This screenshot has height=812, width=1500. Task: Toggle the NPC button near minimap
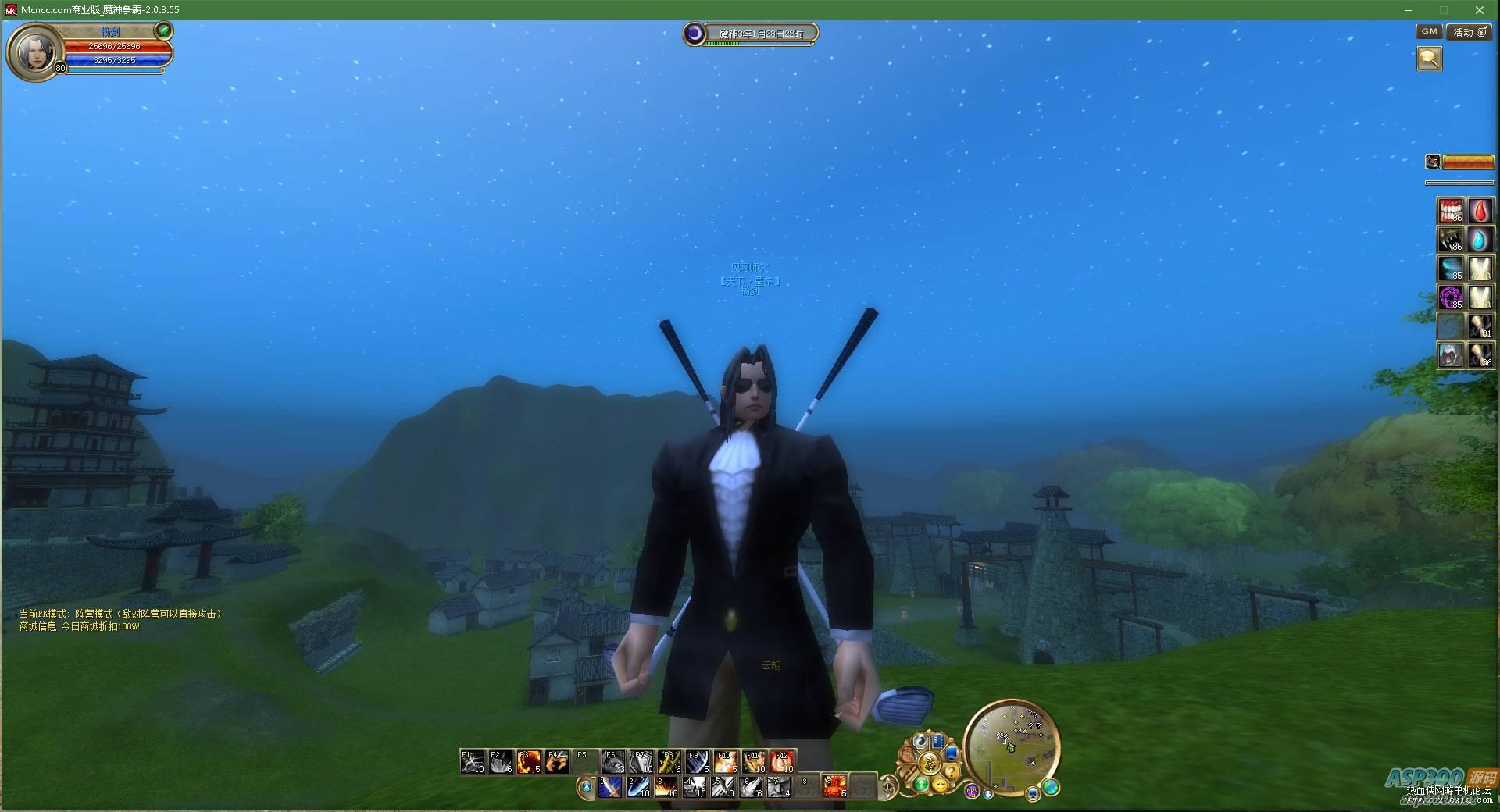[972, 791]
